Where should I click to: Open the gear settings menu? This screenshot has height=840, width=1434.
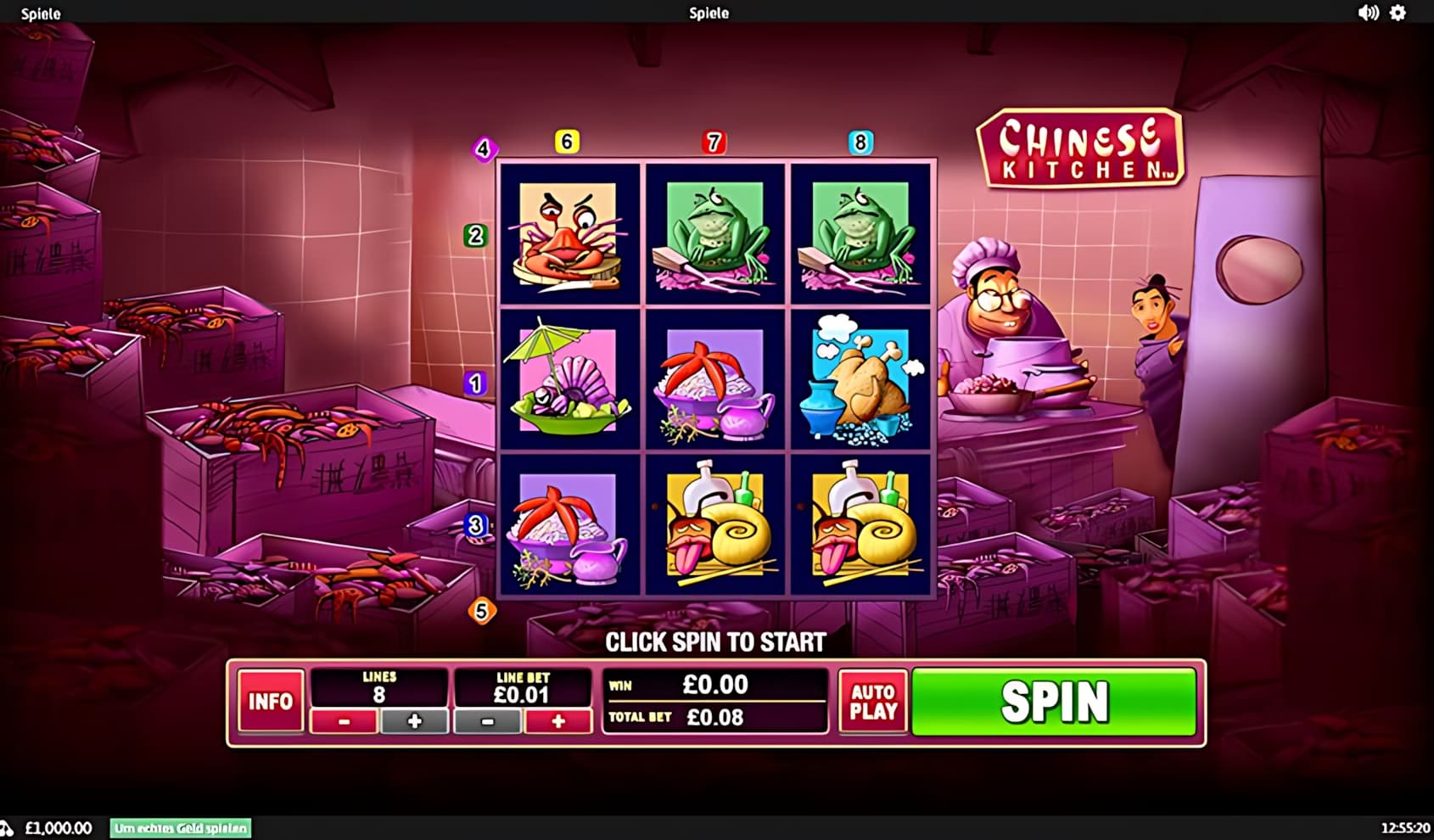click(x=1398, y=13)
